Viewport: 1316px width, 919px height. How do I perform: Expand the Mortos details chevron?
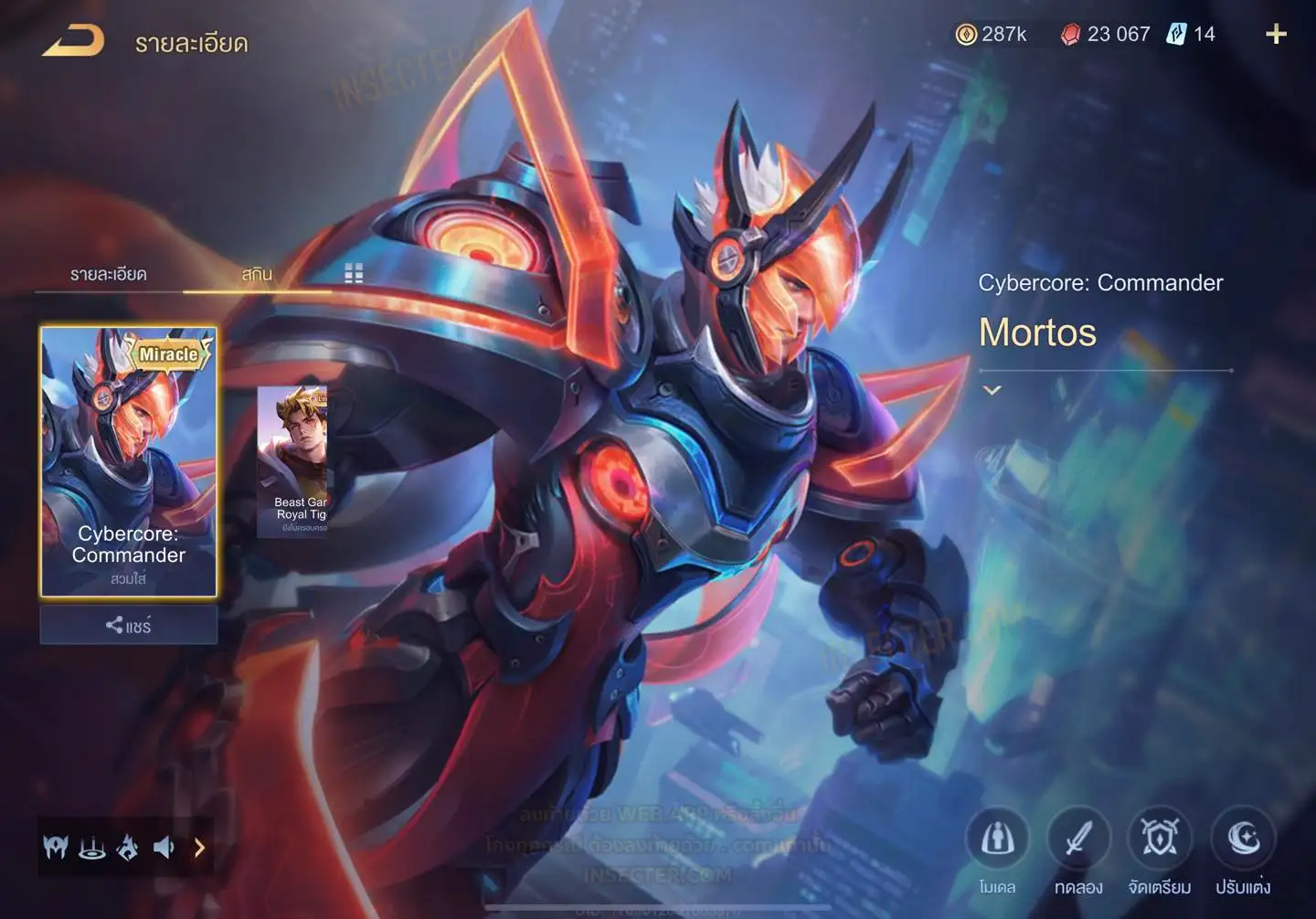pyautogui.click(x=992, y=390)
